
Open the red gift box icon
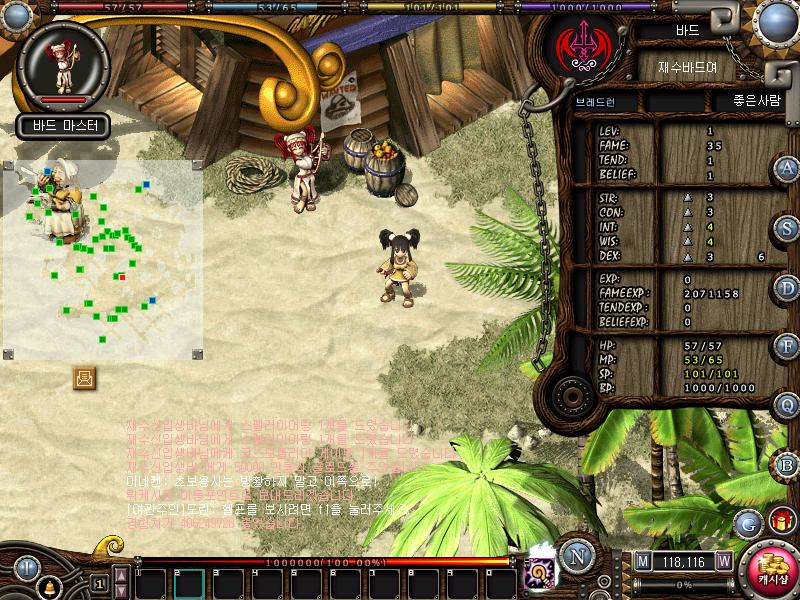[780, 521]
